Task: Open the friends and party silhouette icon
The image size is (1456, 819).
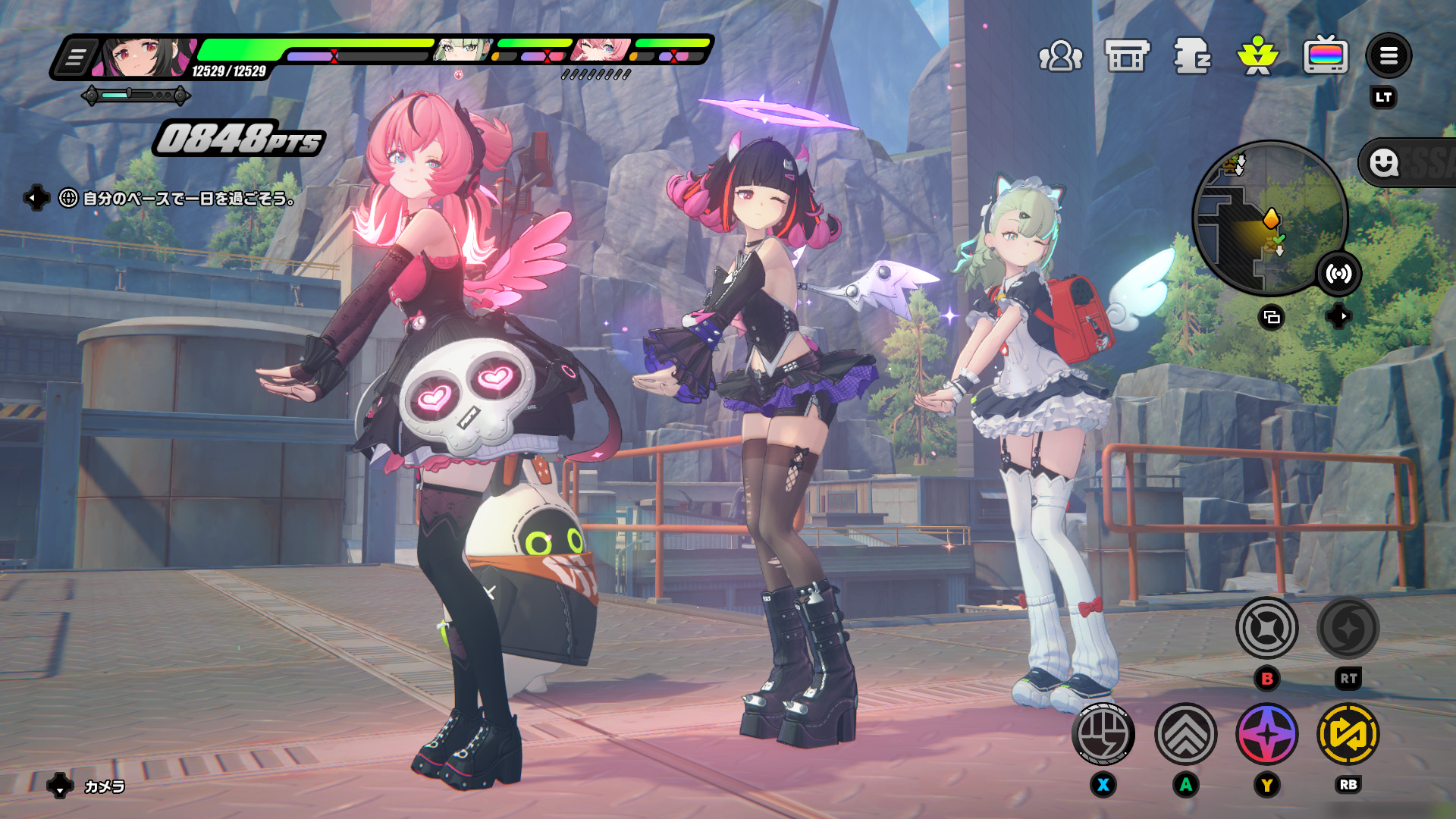Action: click(1060, 56)
